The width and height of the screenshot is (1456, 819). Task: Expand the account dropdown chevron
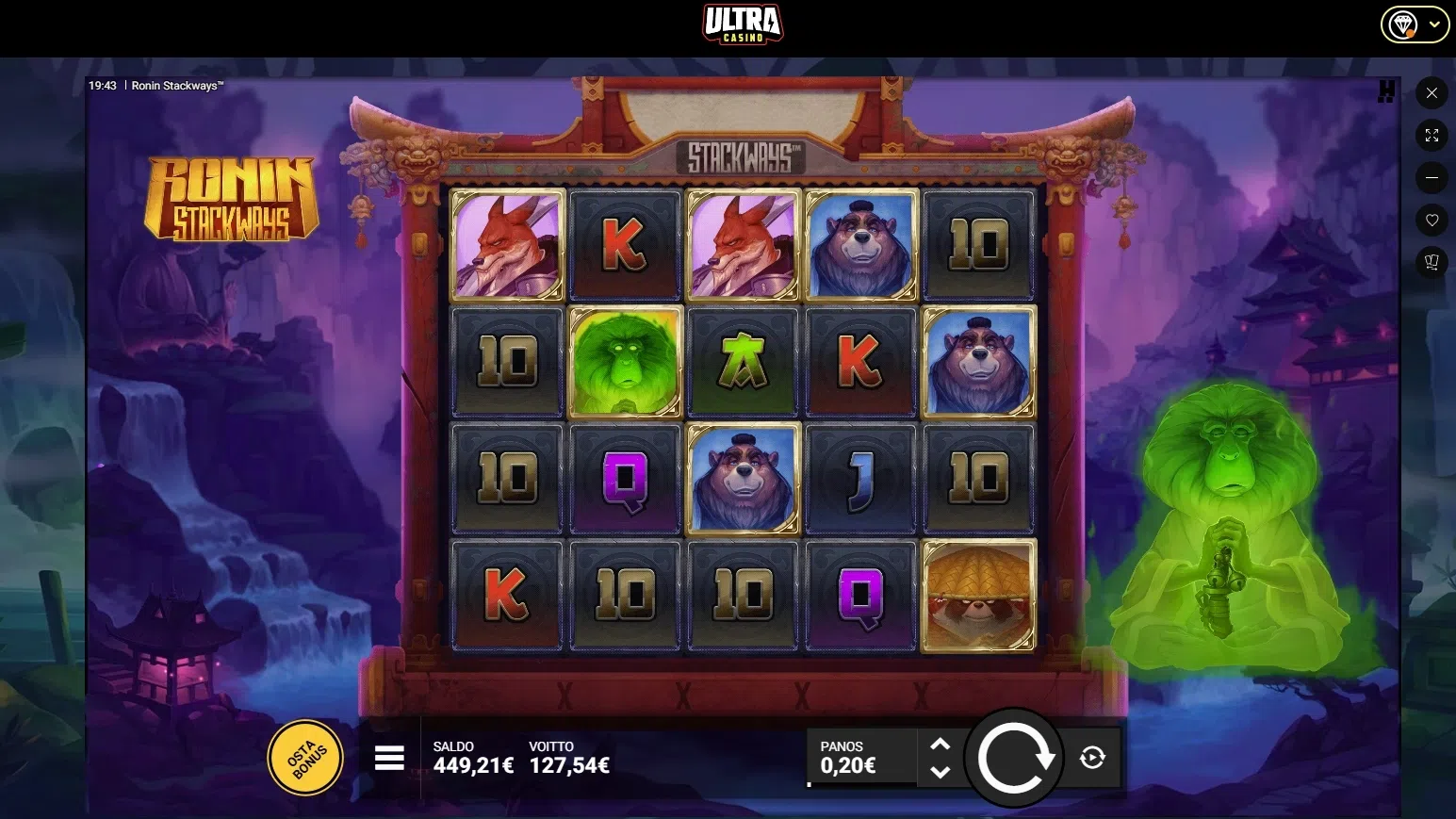1435,24
